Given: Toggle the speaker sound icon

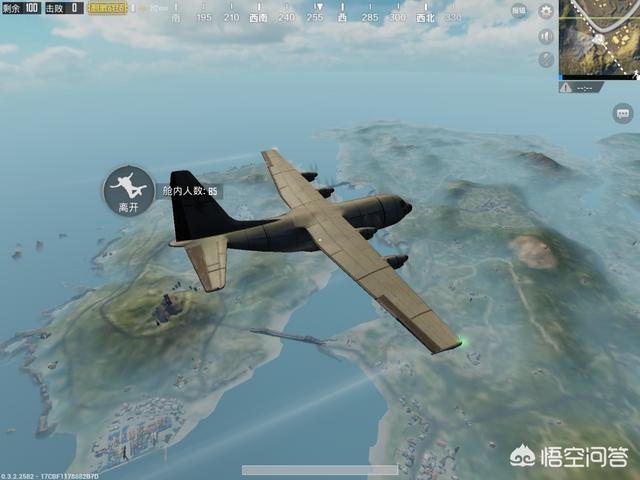Looking at the screenshot, I should point(546,35).
